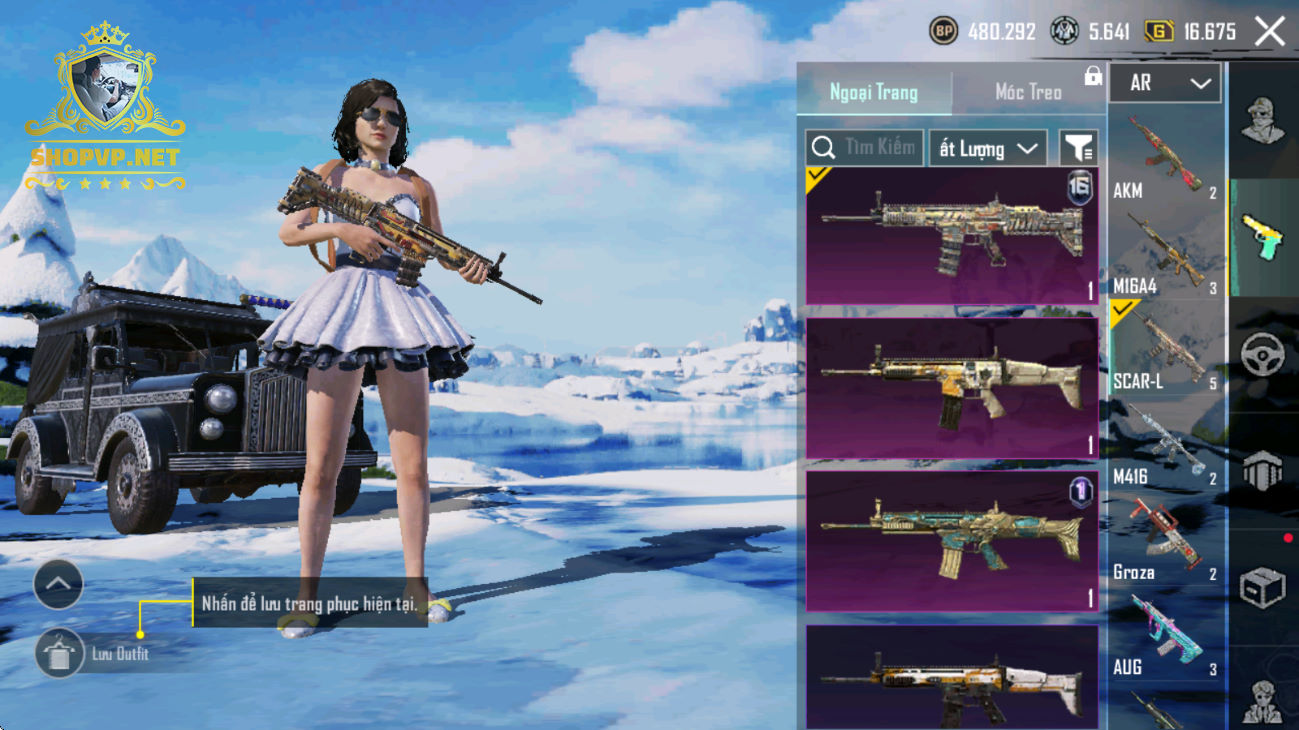This screenshot has width=1299, height=730.
Task: Open the funnel filter button
Action: tap(1078, 149)
